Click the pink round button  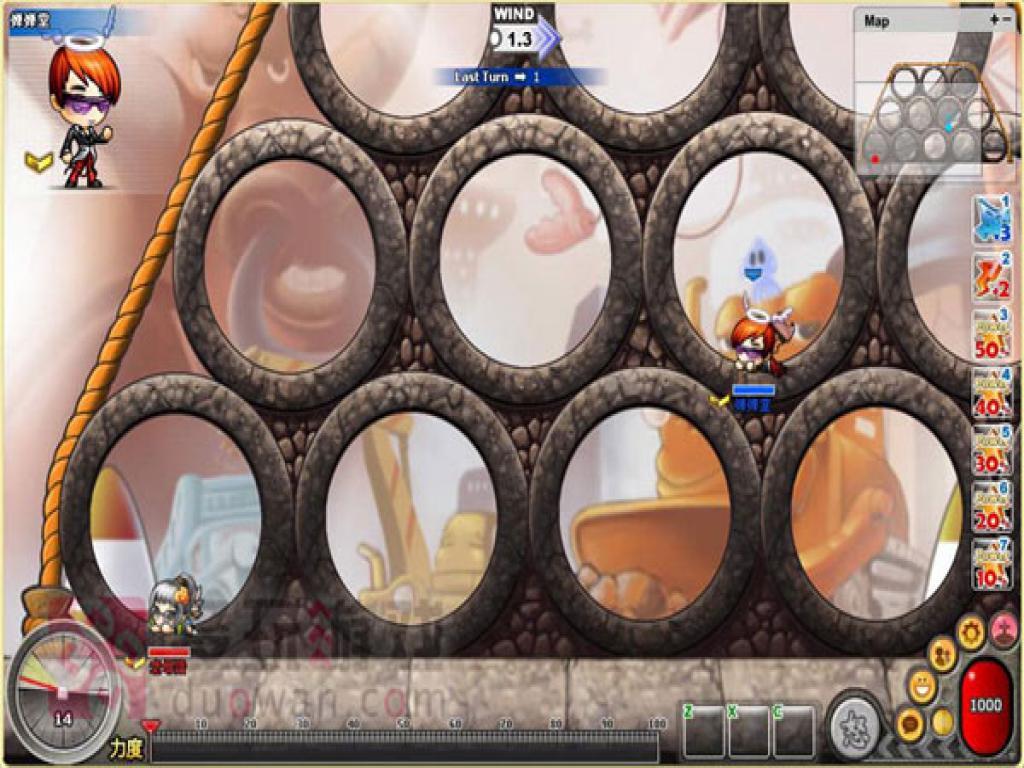click(x=1003, y=631)
